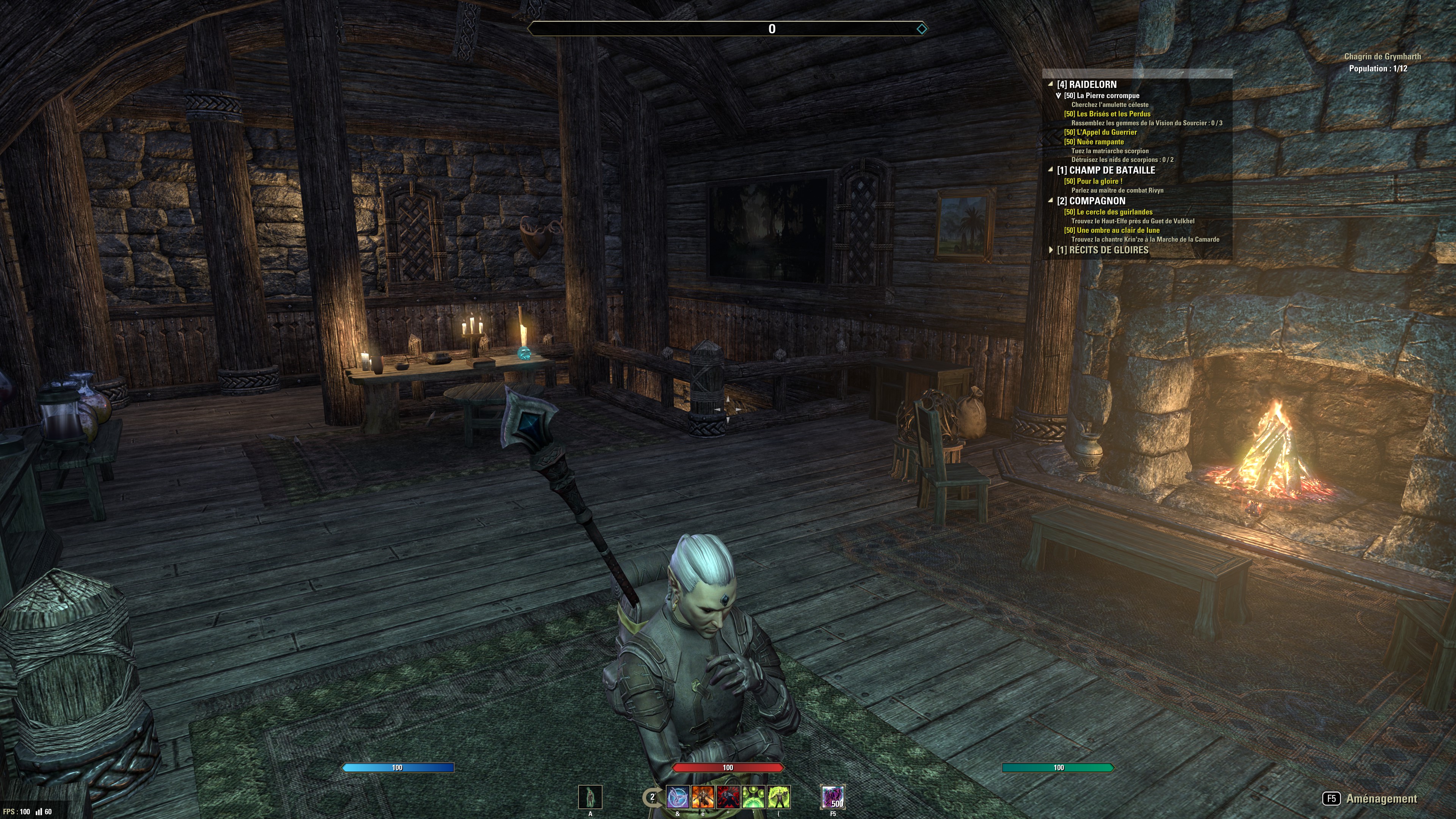The image size is (1456, 819).
Task: Select the quickslot with the glowing figure
Action: [590, 797]
